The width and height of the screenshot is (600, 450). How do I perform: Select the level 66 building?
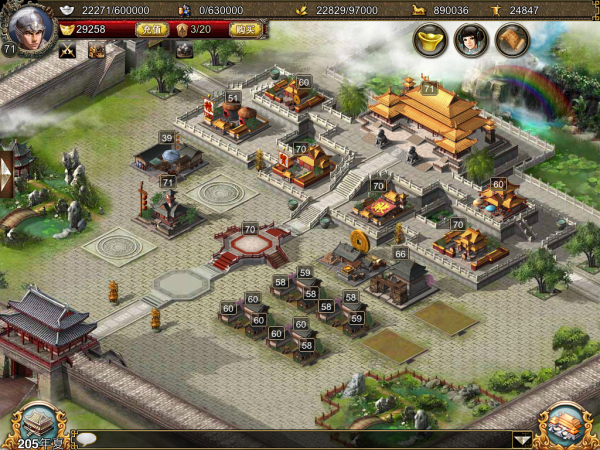coord(399,279)
